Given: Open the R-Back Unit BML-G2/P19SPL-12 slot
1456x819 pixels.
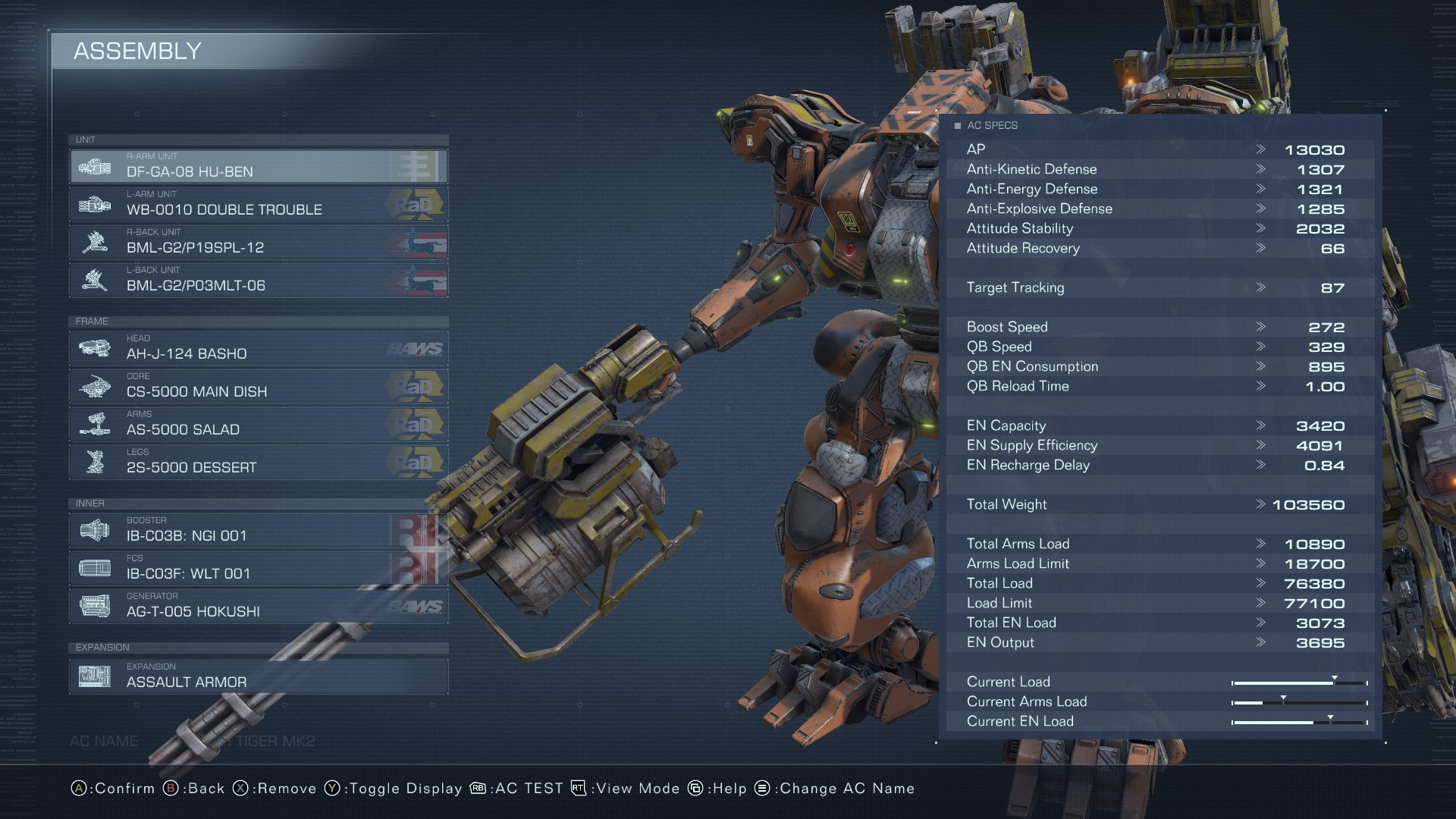Looking at the screenshot, I should pos(258,242).
